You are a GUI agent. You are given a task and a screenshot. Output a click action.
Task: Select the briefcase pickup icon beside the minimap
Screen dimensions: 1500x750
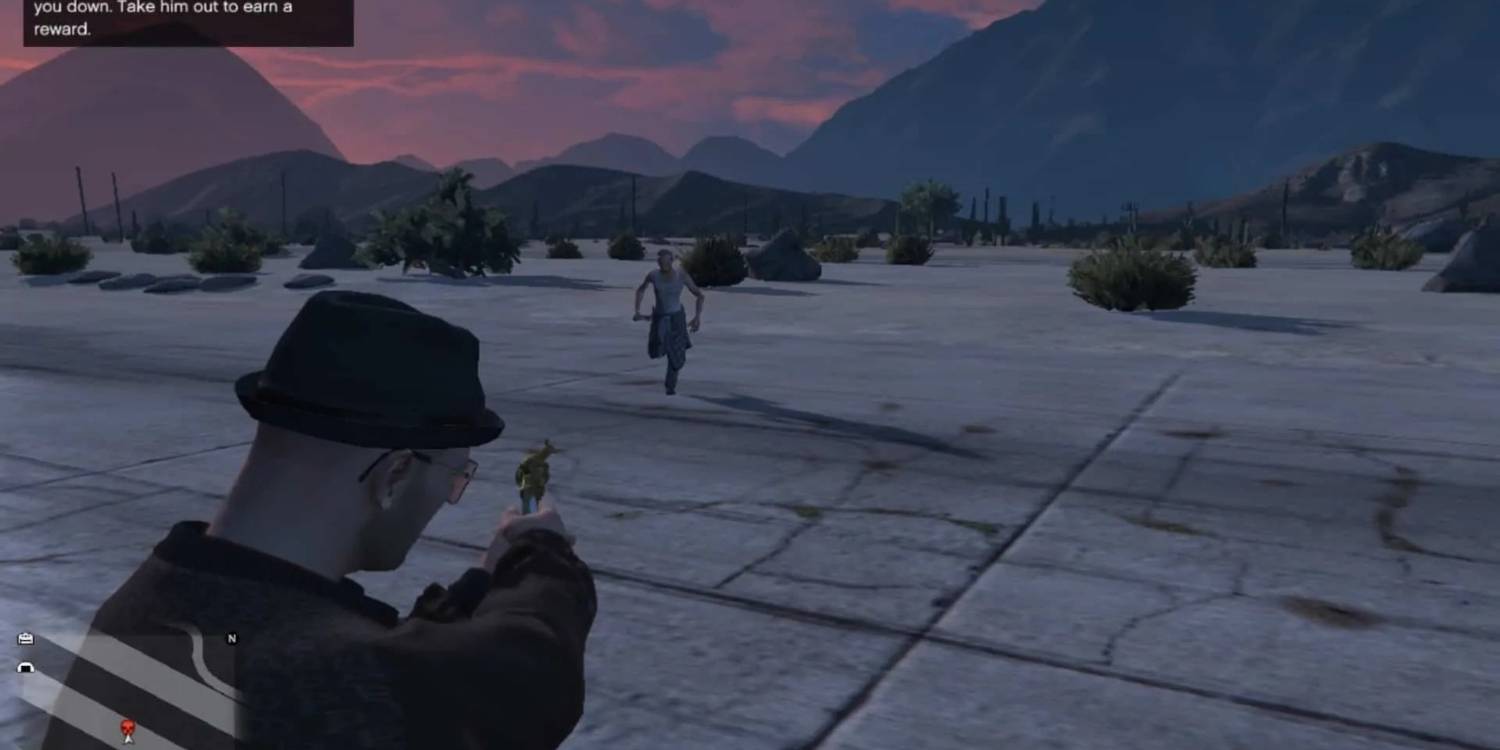click(26, 638)
